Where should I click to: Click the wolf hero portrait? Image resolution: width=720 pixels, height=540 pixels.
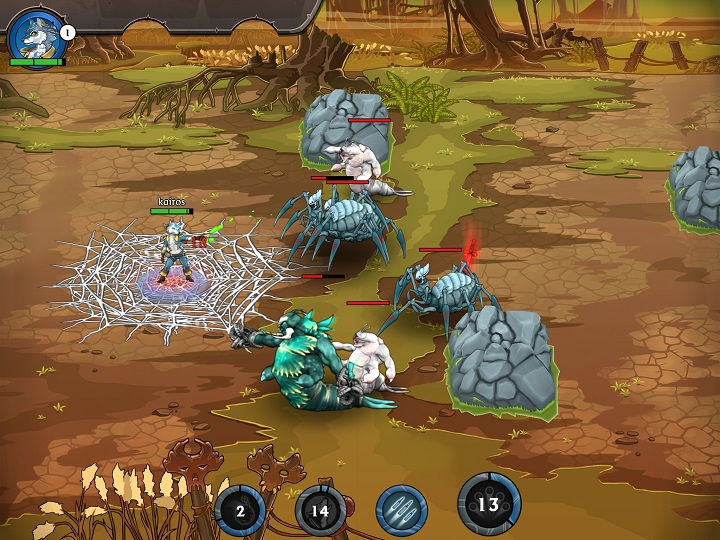pyautogui.click(x=33, y=33)
